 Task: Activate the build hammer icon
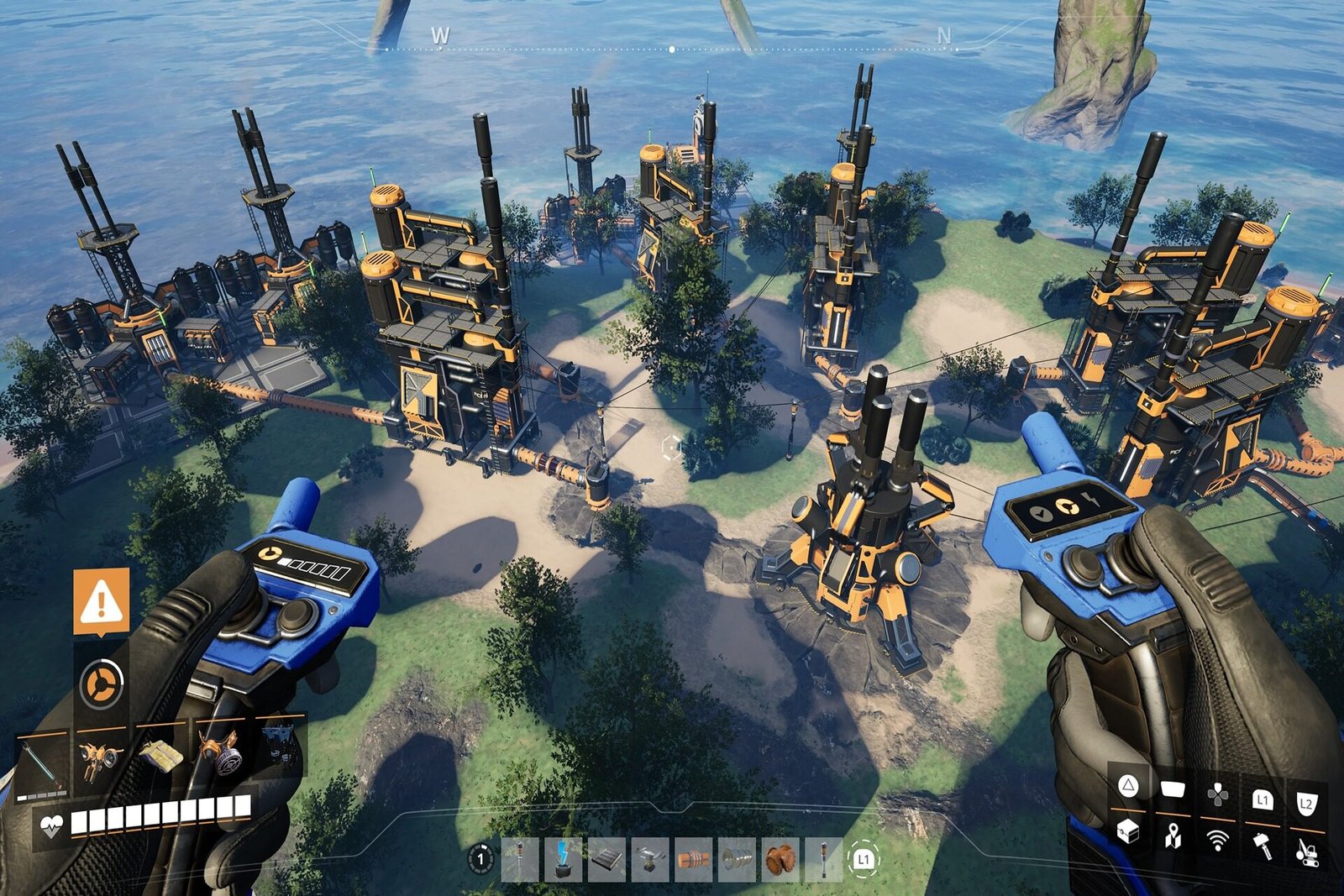1262,845
